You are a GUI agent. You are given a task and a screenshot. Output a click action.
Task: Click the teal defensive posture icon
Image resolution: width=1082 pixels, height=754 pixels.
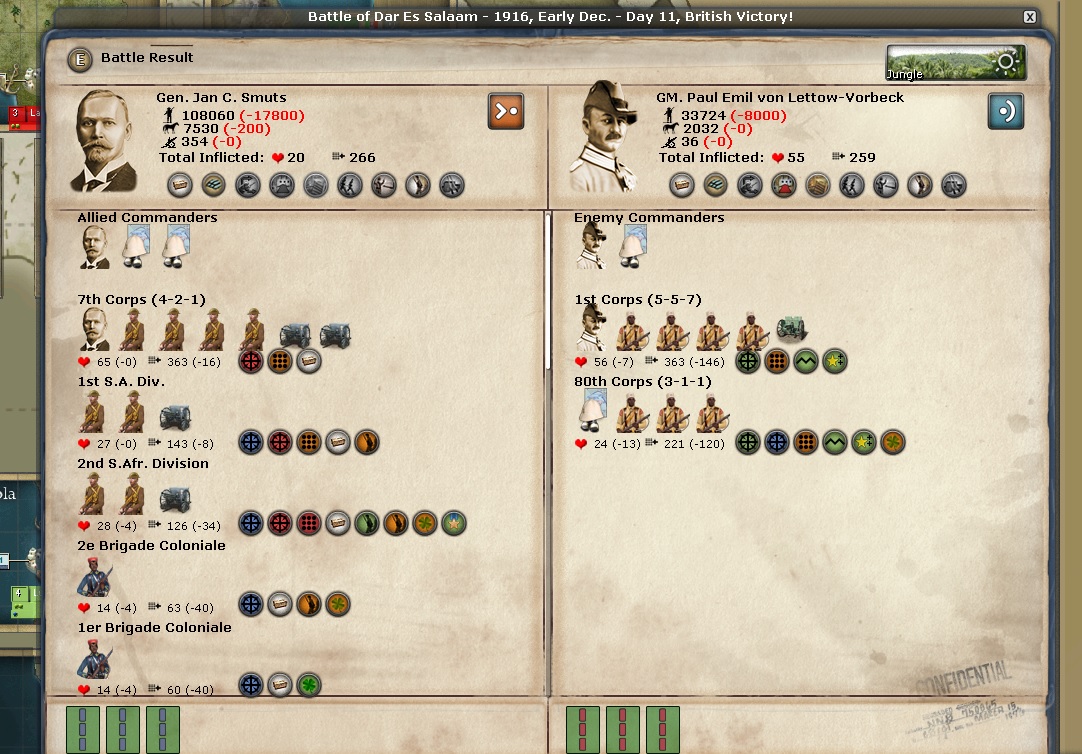tap(1006, 111)
